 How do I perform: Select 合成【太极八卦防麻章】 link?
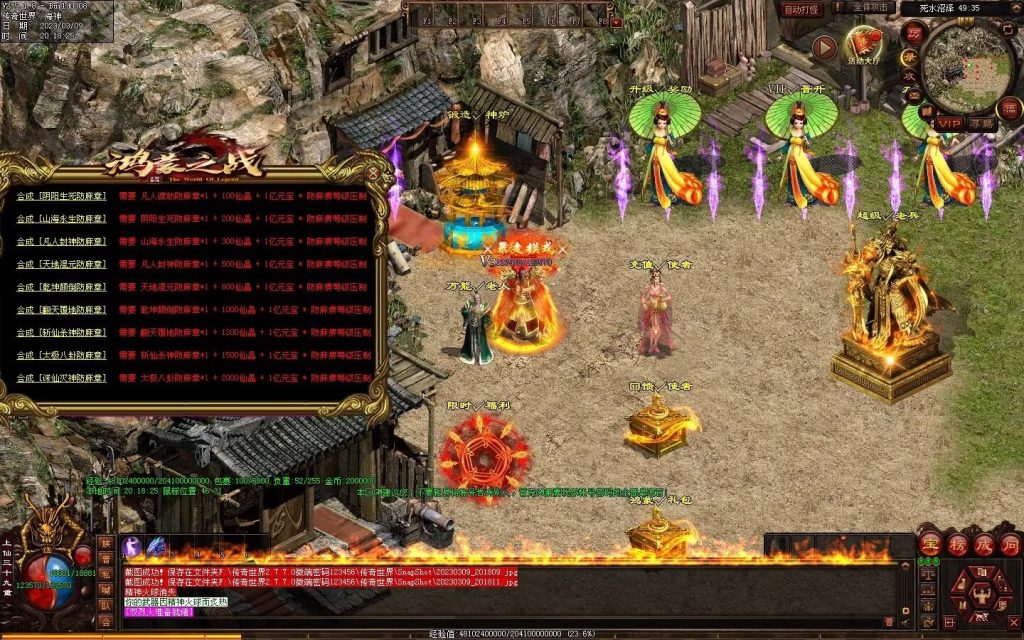(x=61, y=356)
